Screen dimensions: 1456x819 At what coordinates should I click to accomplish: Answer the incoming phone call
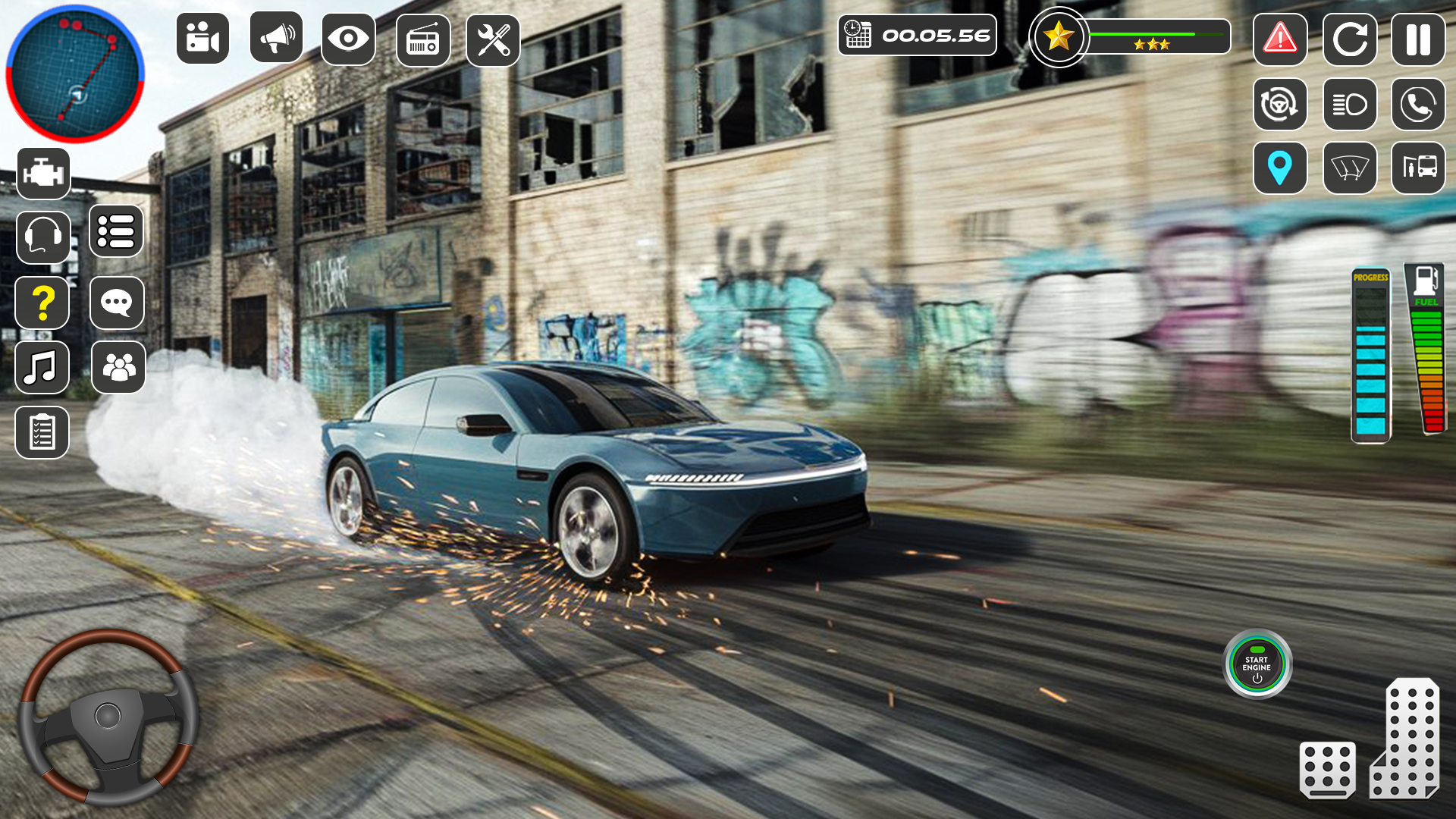click(1417, 105)
